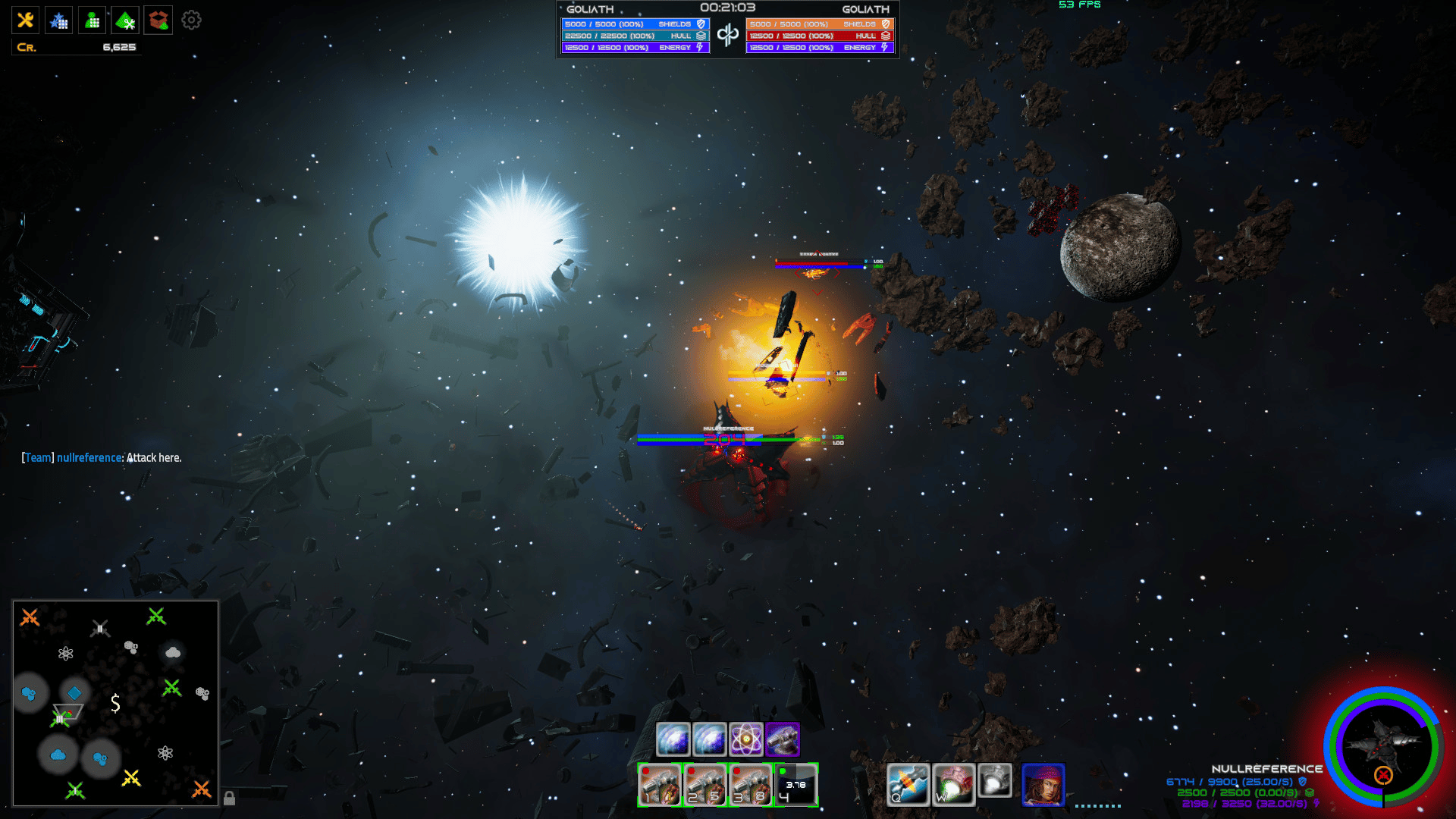Open the green person grid panel
The height and width of the screenshot is (819, 1456).
[93, 20]
